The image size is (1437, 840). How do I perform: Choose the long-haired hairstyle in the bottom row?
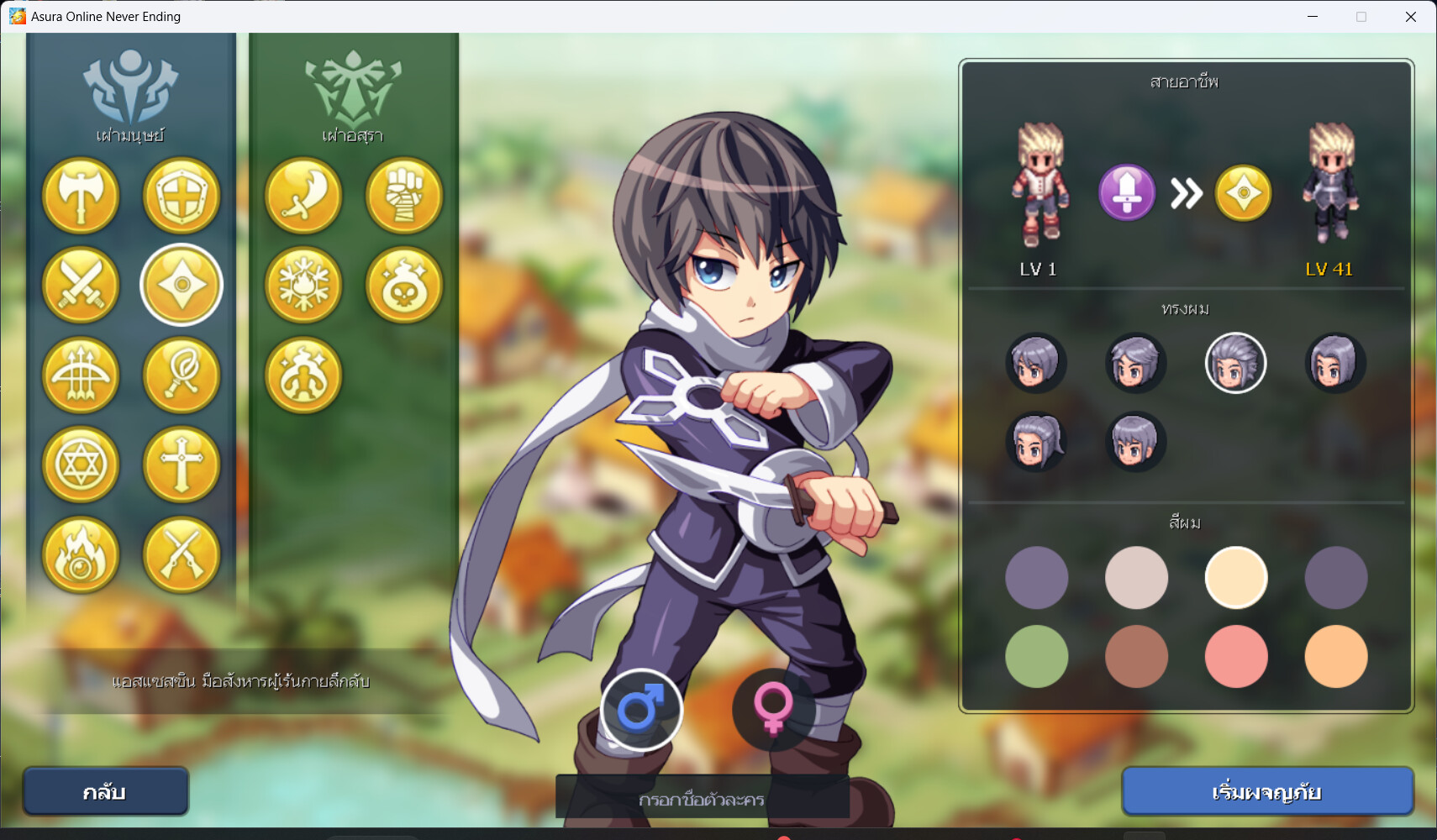point(1037,441)
